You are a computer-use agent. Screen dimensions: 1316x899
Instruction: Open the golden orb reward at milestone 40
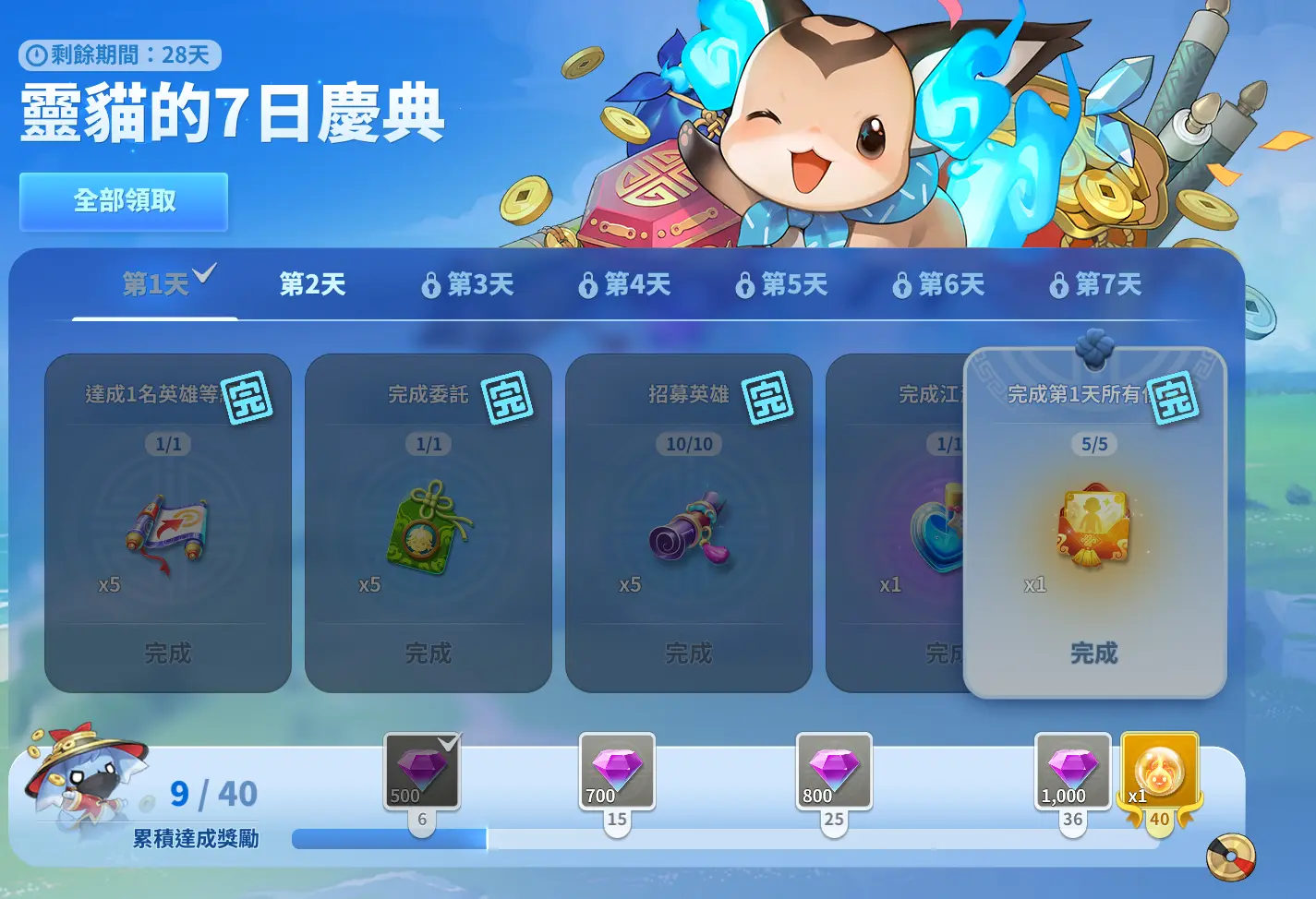tap(1159, 772)
